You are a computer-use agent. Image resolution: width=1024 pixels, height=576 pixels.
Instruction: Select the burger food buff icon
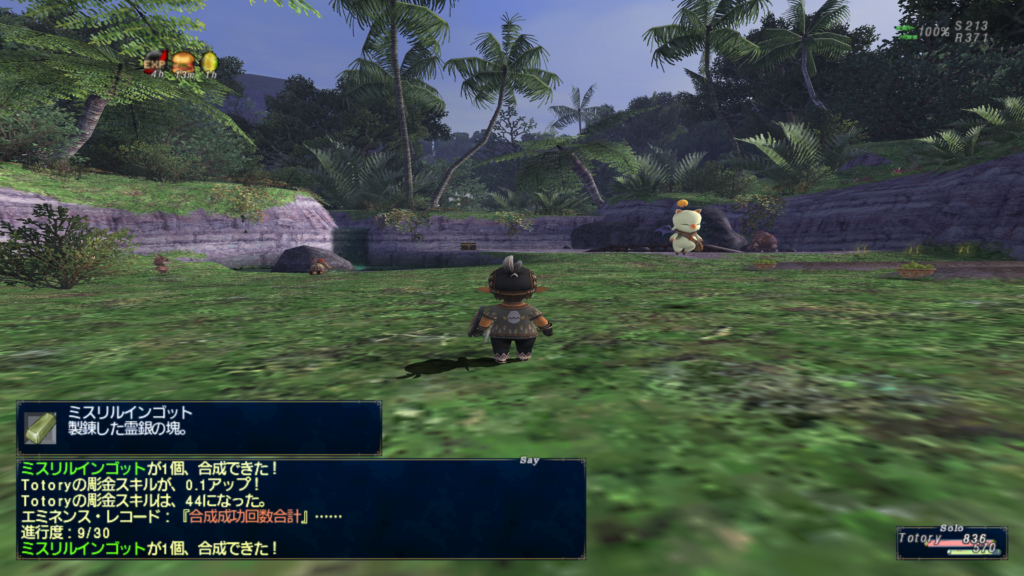coord(182,62)
